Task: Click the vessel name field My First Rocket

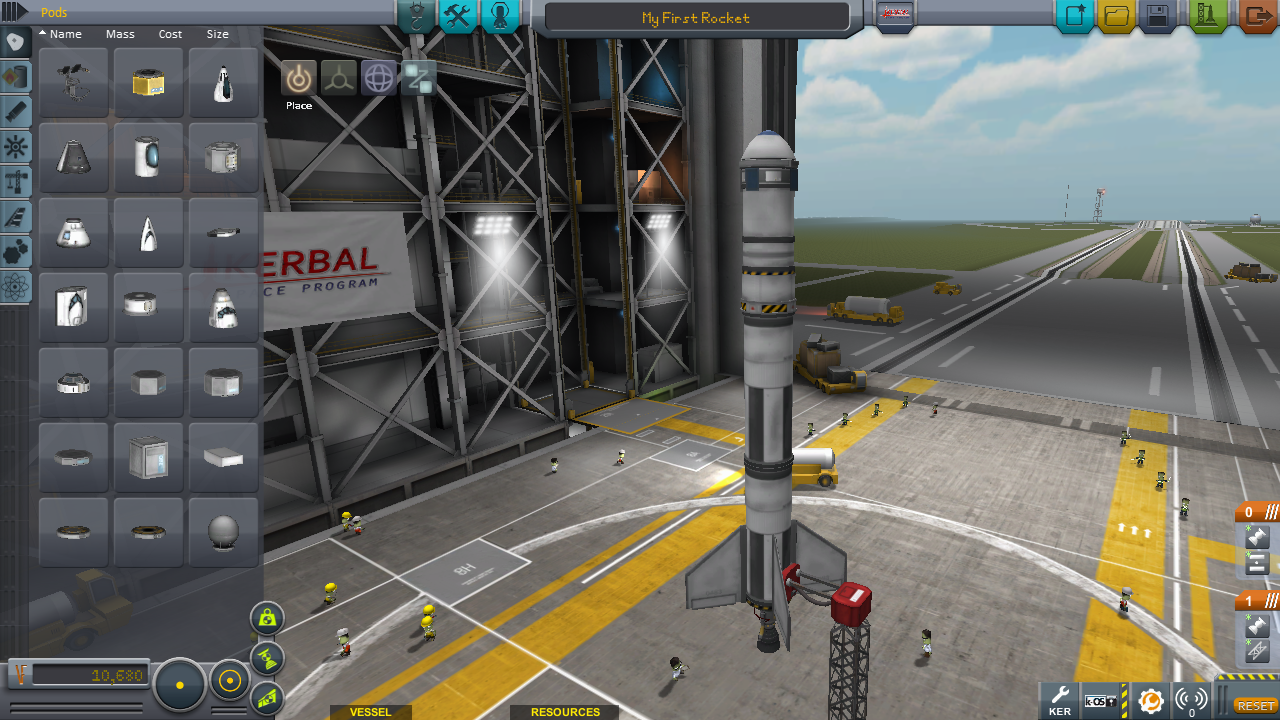Action: [x=696, y=18]
